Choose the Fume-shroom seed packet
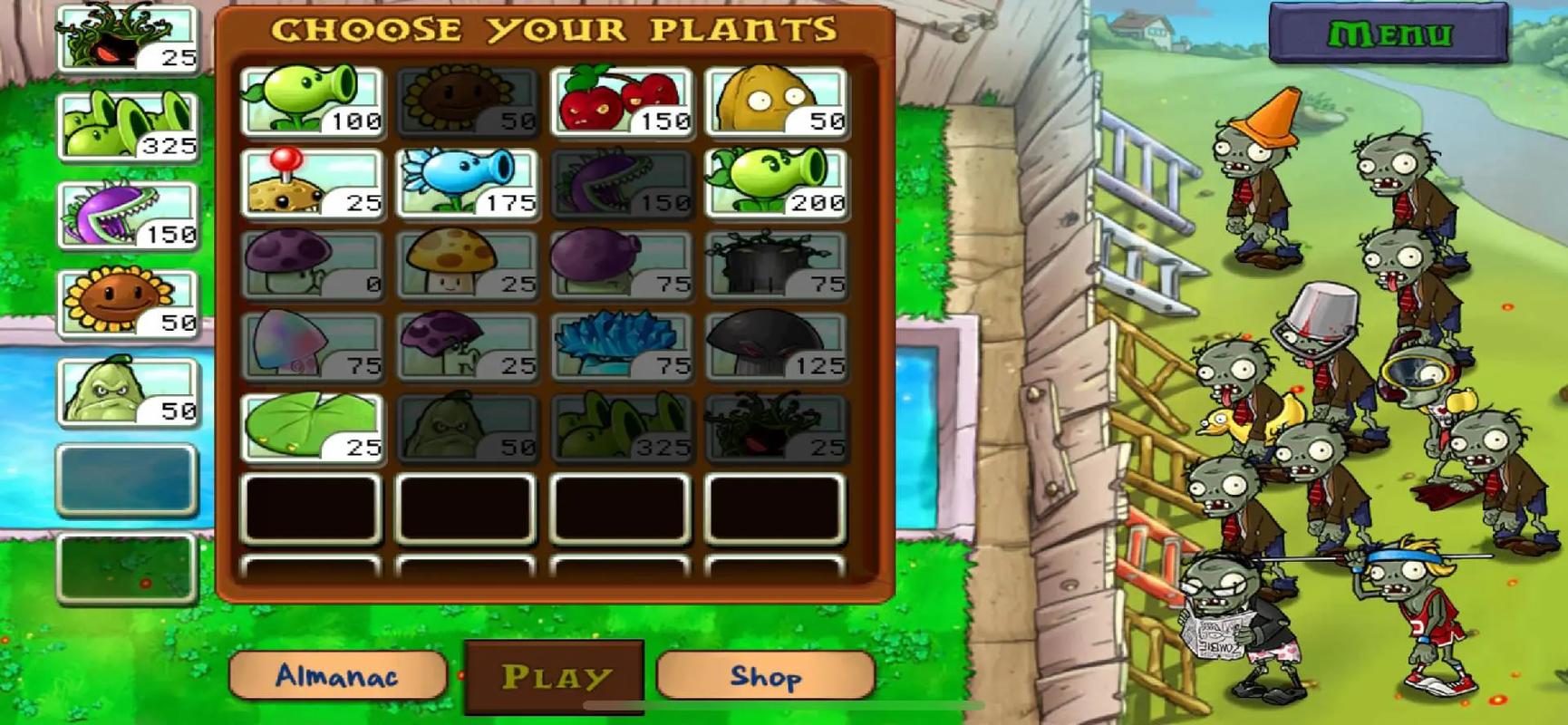 (x=622, y=265)
